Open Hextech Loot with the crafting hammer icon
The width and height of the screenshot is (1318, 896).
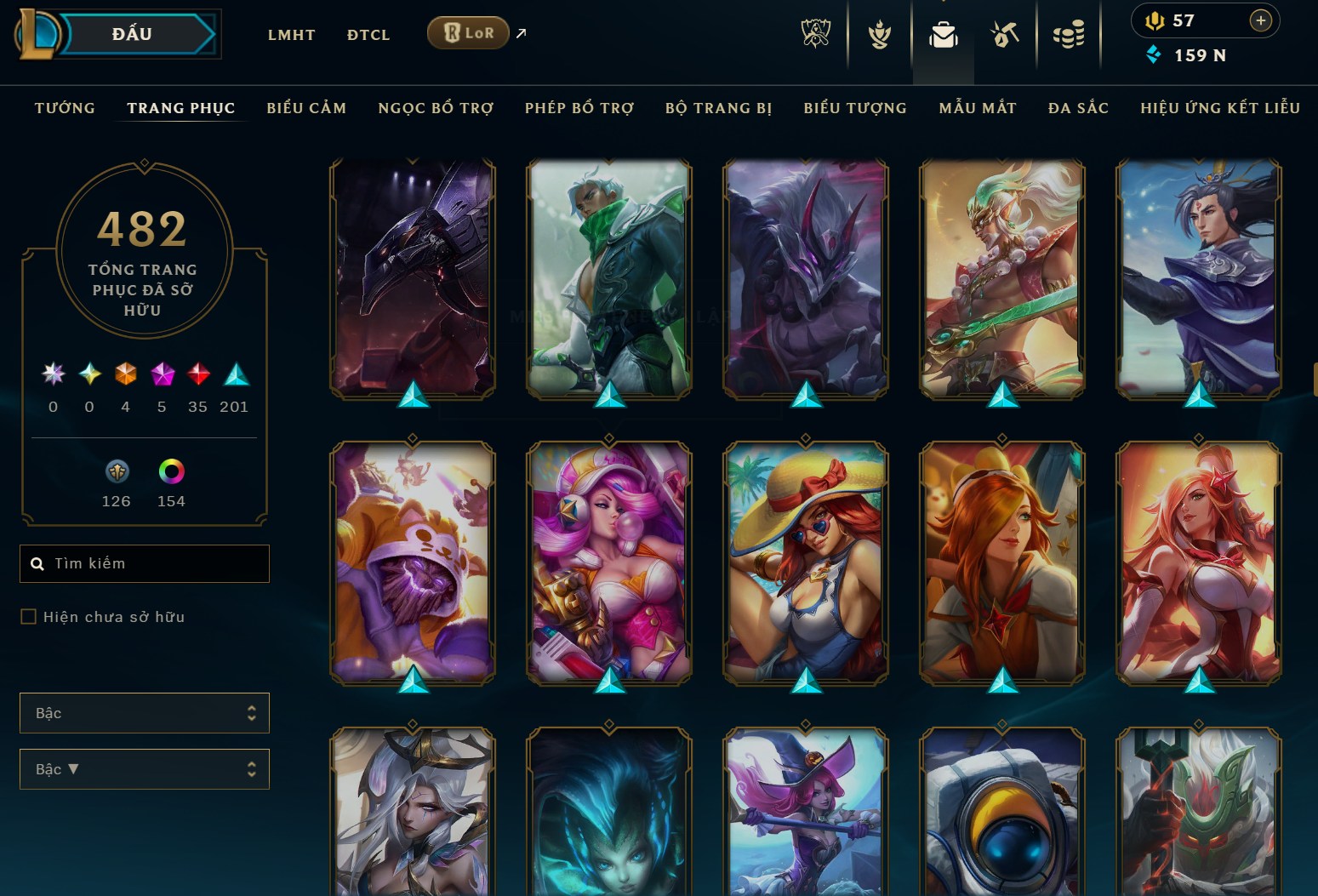coord(1005,34)
